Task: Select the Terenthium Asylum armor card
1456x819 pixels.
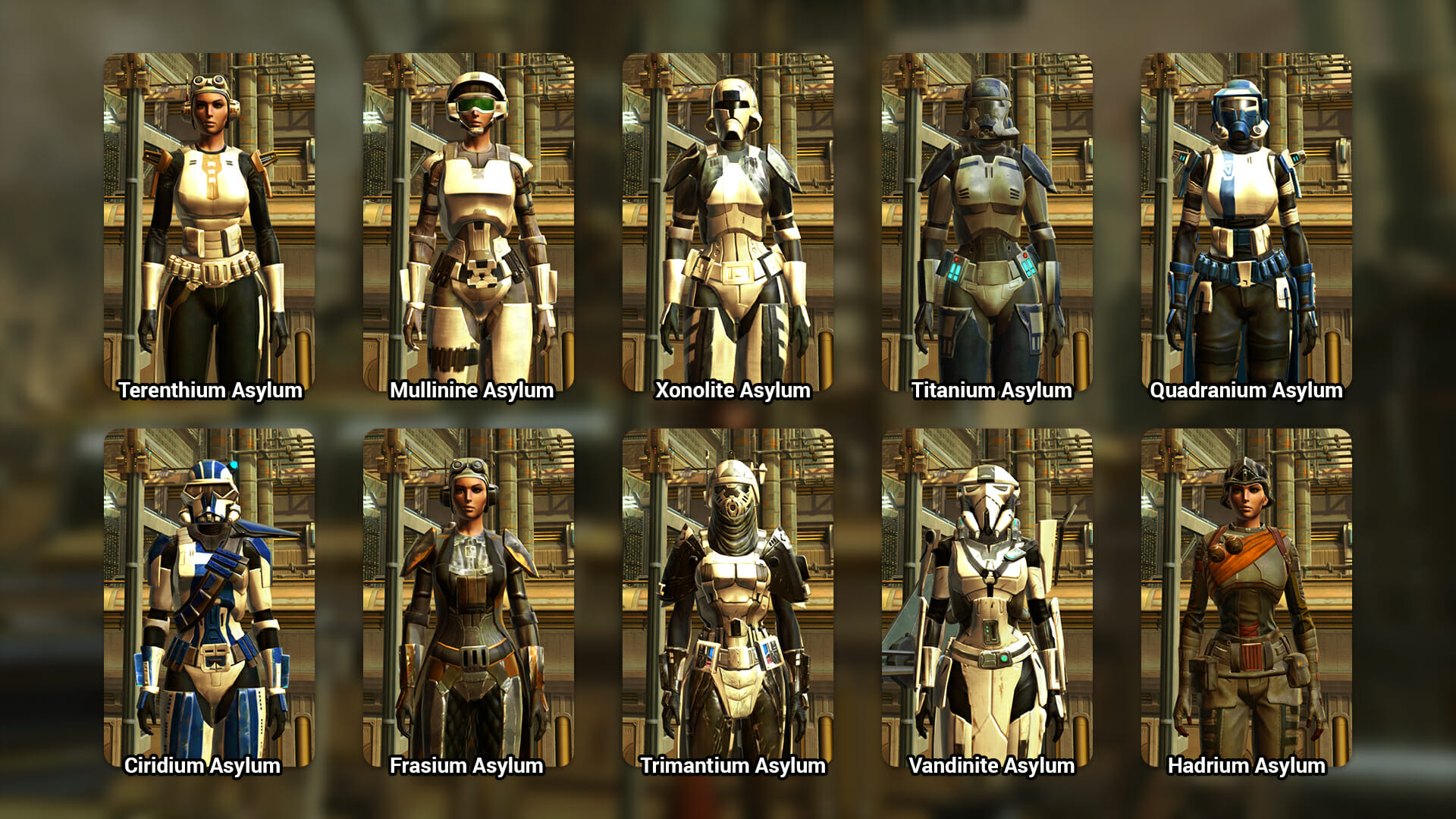Action: click(209, 223)
